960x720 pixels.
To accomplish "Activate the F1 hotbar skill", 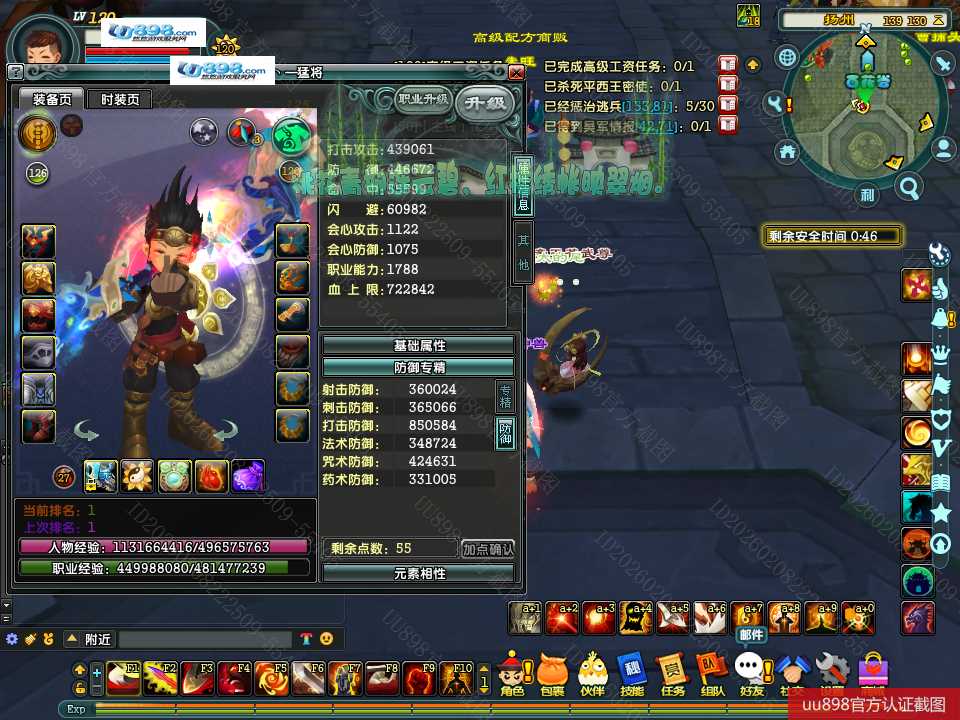I will (124, 677).
